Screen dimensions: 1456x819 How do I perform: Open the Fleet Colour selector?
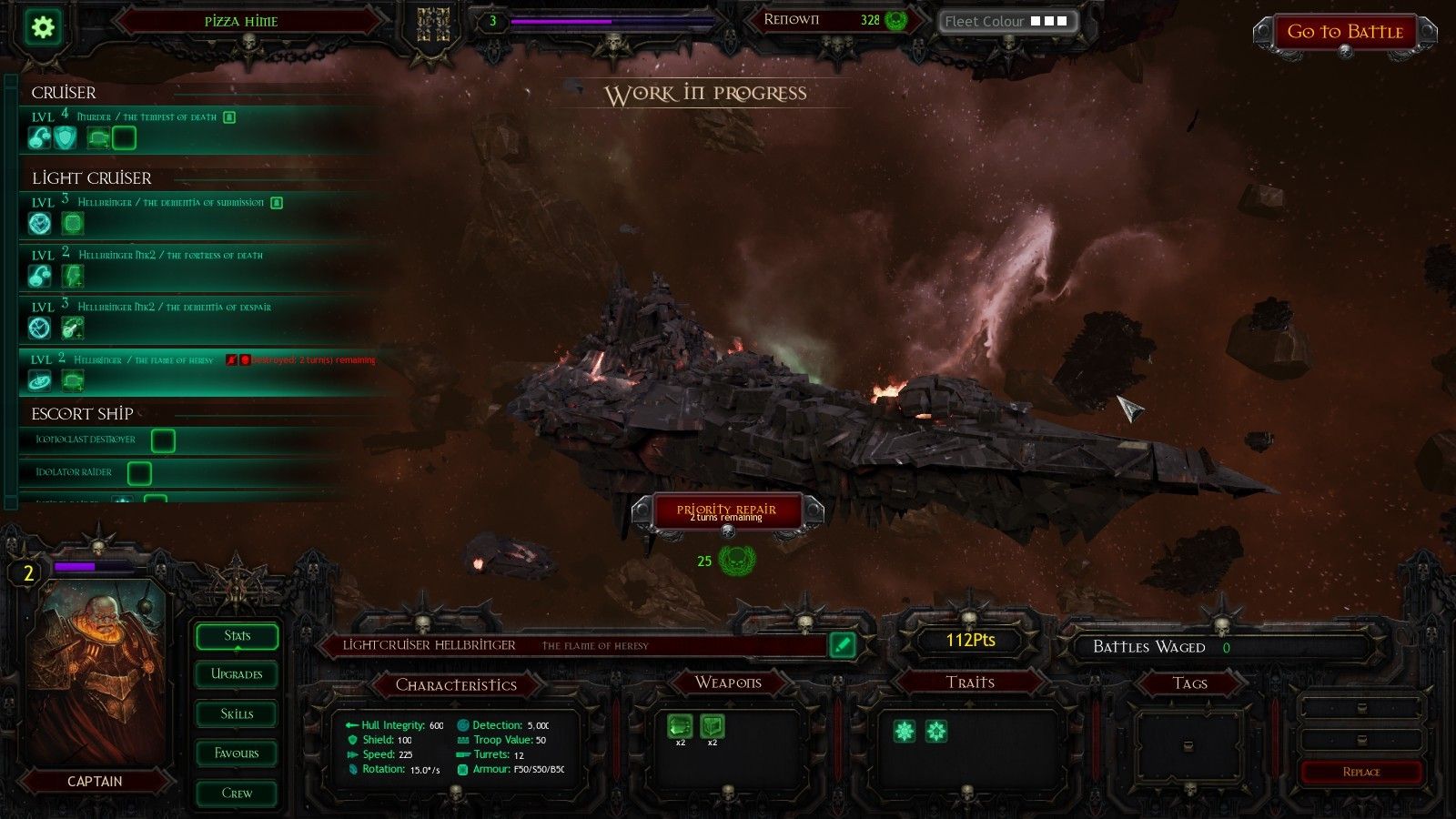(1007, 21)
